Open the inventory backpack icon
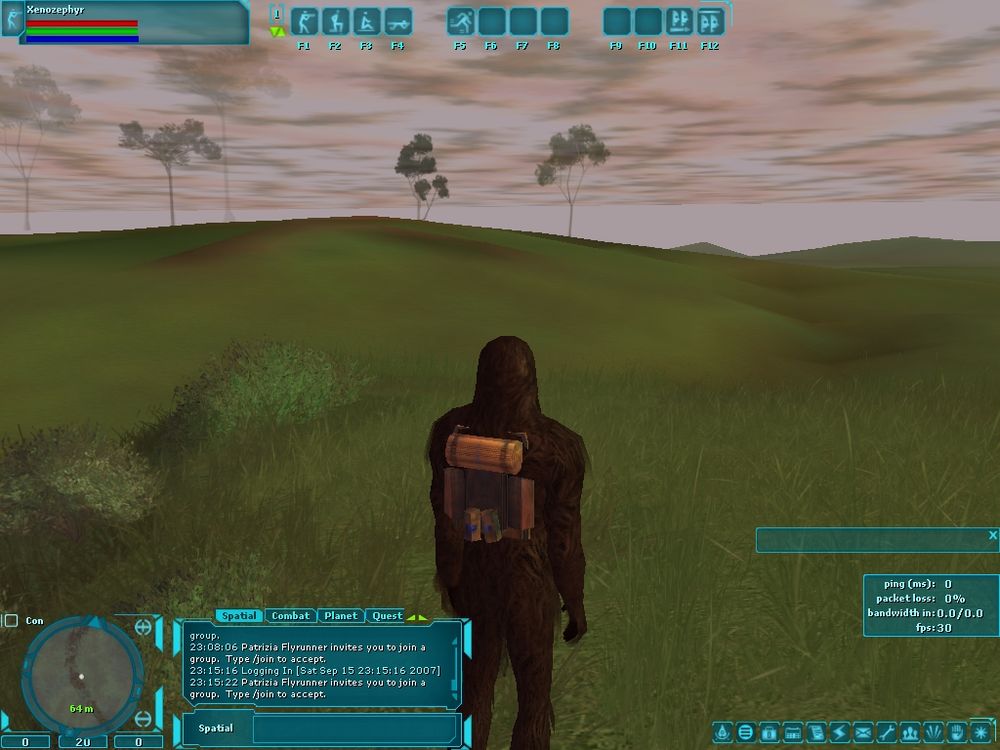The width and height of the screenshot is (1000, 750). [769, 732]
